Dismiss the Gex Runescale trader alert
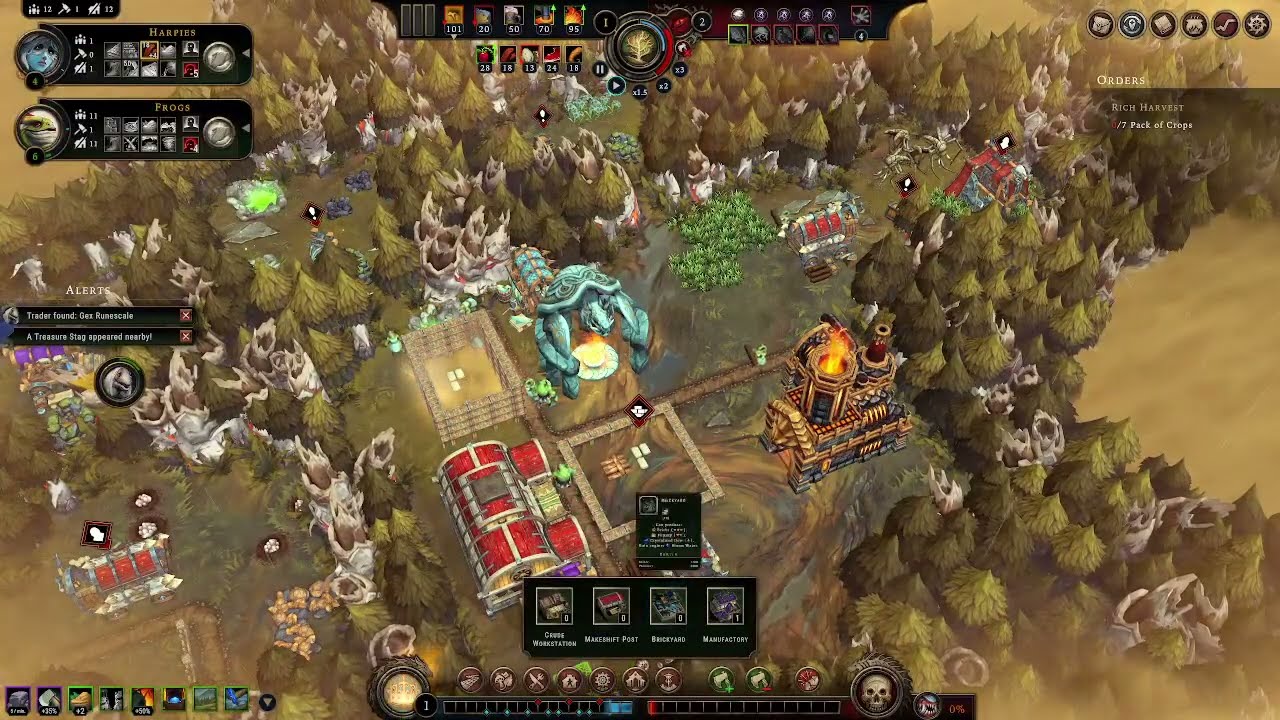This screenshot has width=1280, height=720. [x=185, y=315]
